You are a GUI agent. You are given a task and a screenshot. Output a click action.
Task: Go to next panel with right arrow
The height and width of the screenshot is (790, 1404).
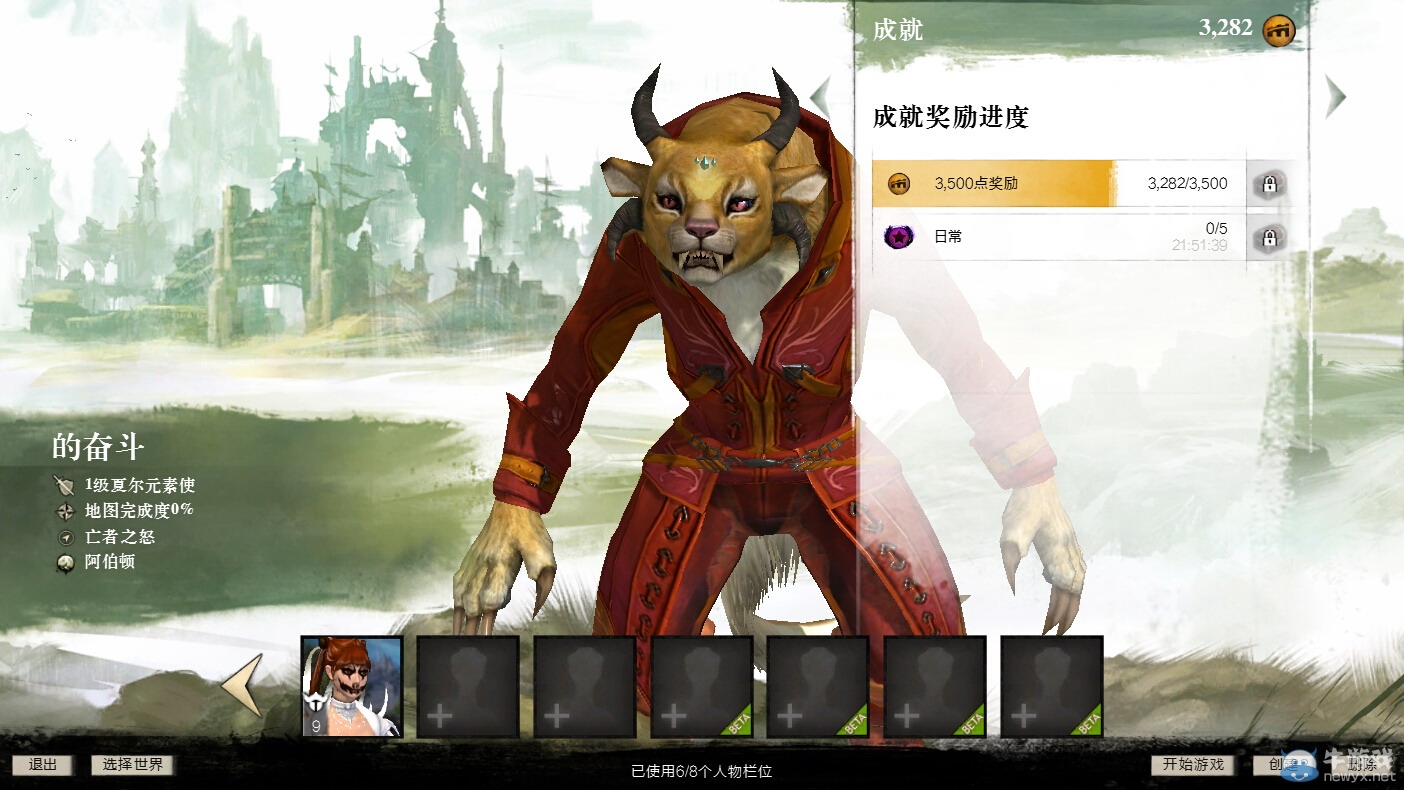click(x=1336, y=97)
